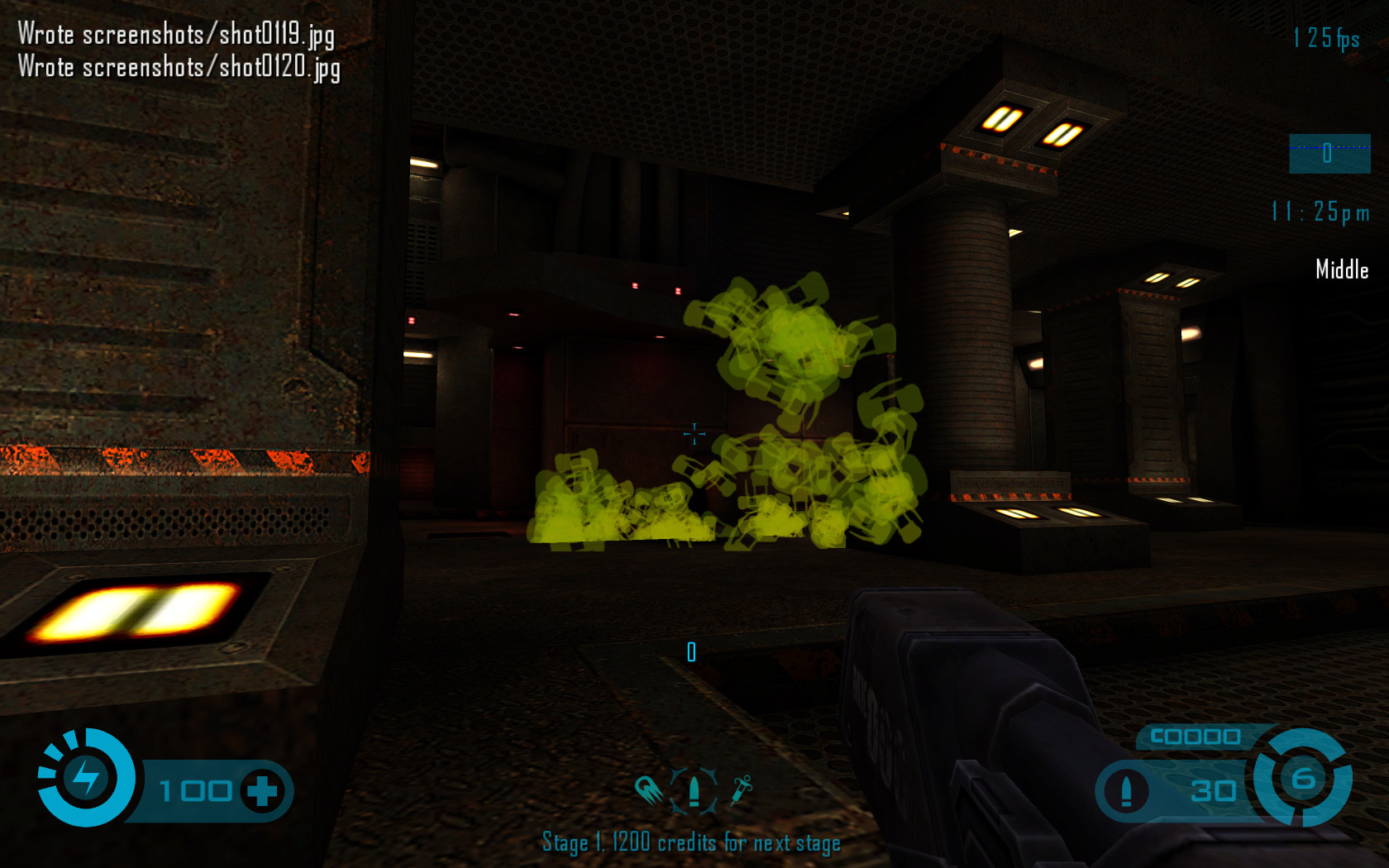The width and height of the screenshot is (1389, 868).
Task: Click the lightning bolt stamina icon
Action: (86, 778)
